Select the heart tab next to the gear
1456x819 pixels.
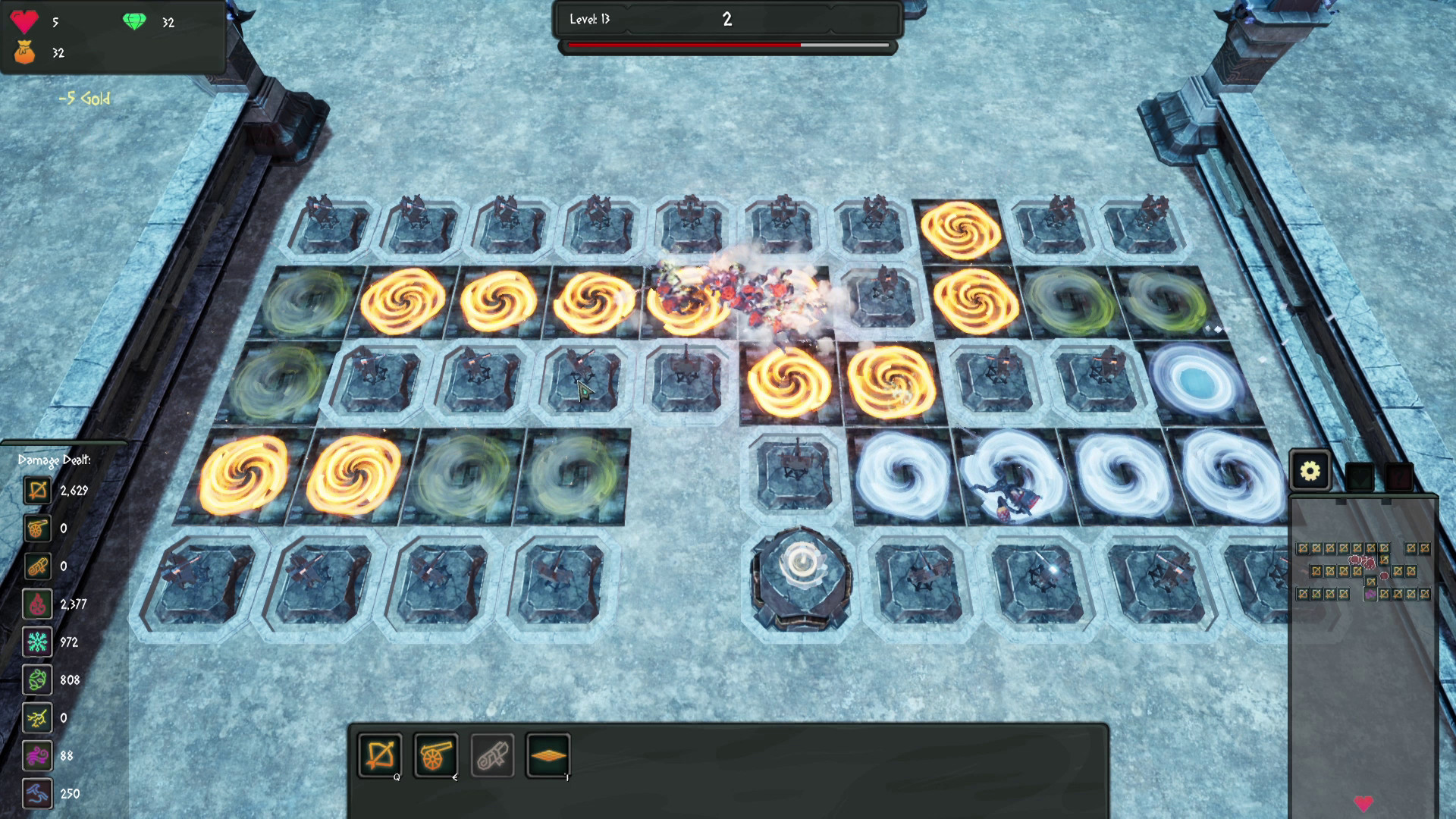point(1358,477)
